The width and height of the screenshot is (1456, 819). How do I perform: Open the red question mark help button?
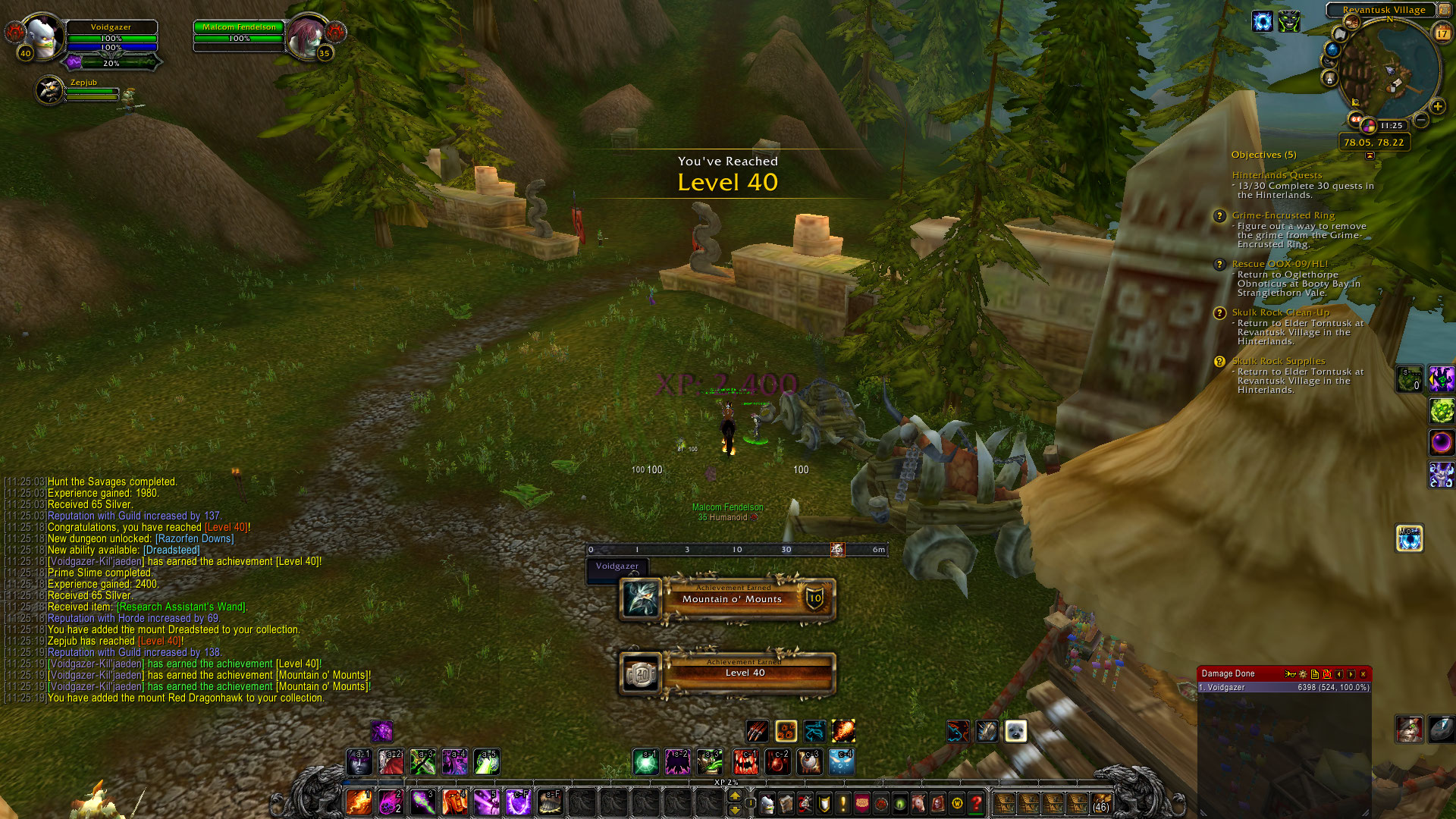[x=977, y=802]
